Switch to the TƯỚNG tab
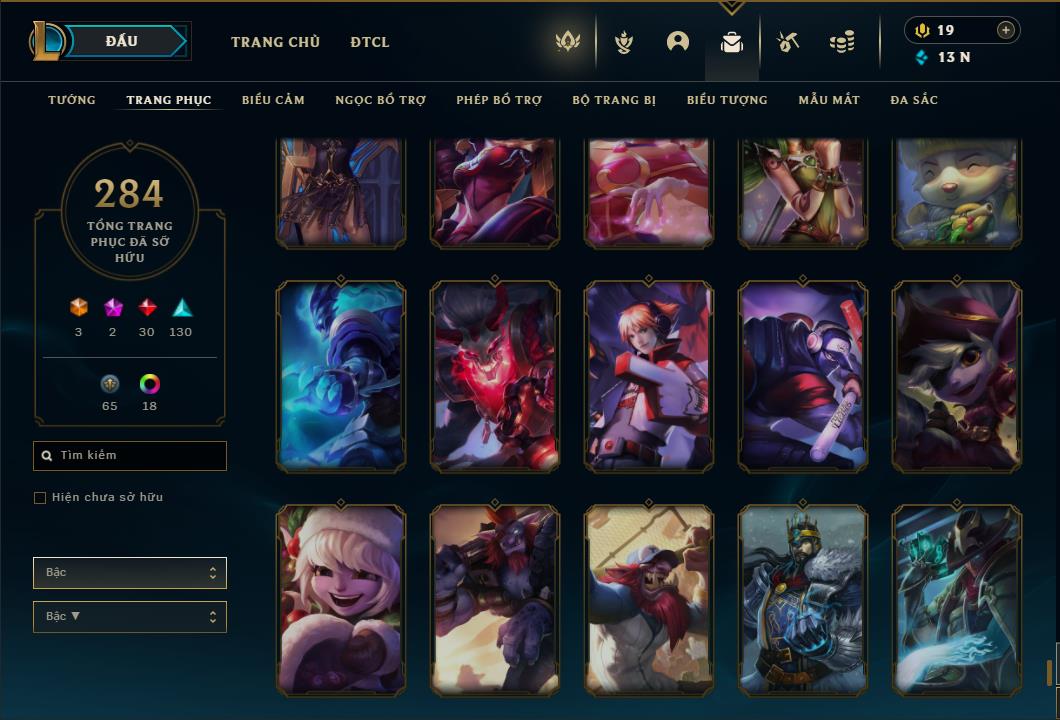 click(x=72, y=100)
